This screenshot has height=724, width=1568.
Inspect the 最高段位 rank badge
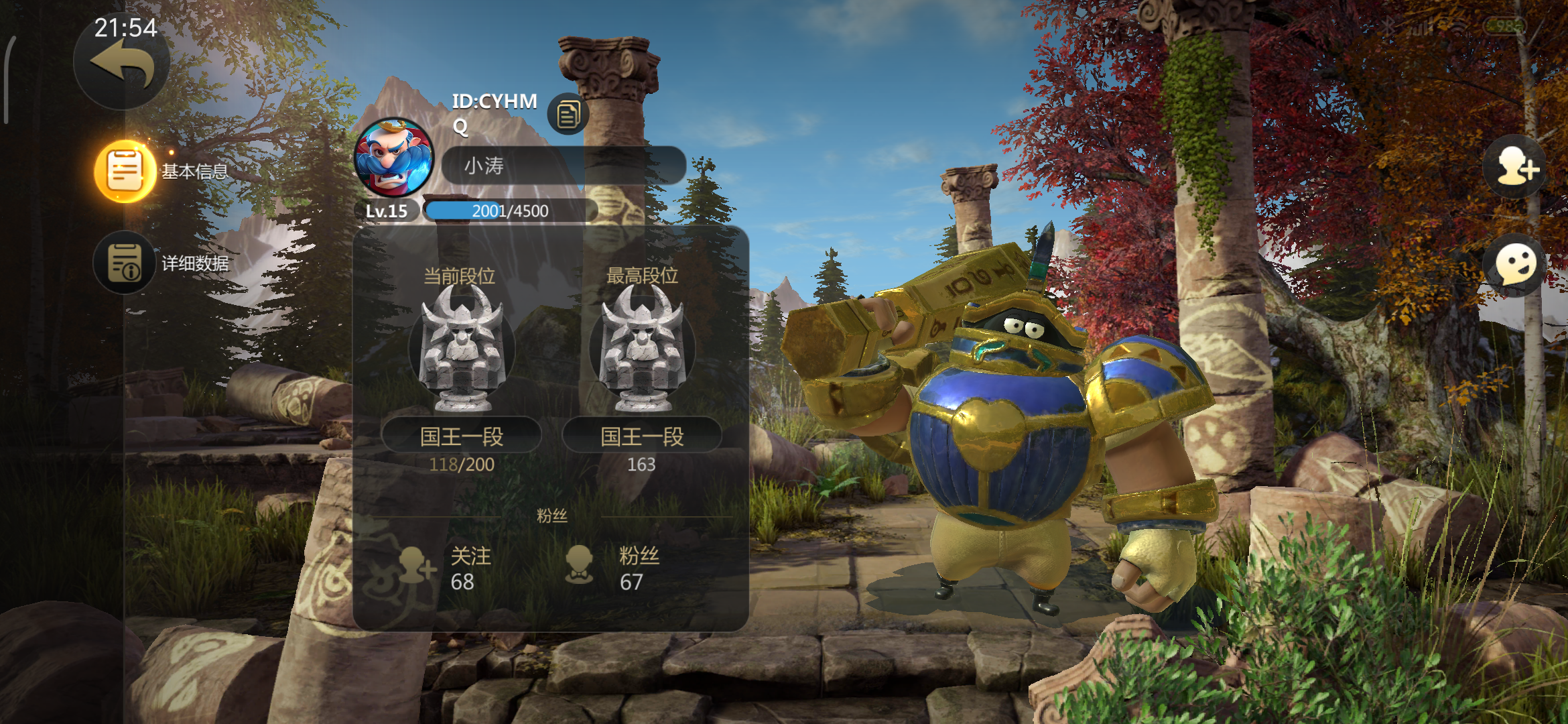point(642,349)
